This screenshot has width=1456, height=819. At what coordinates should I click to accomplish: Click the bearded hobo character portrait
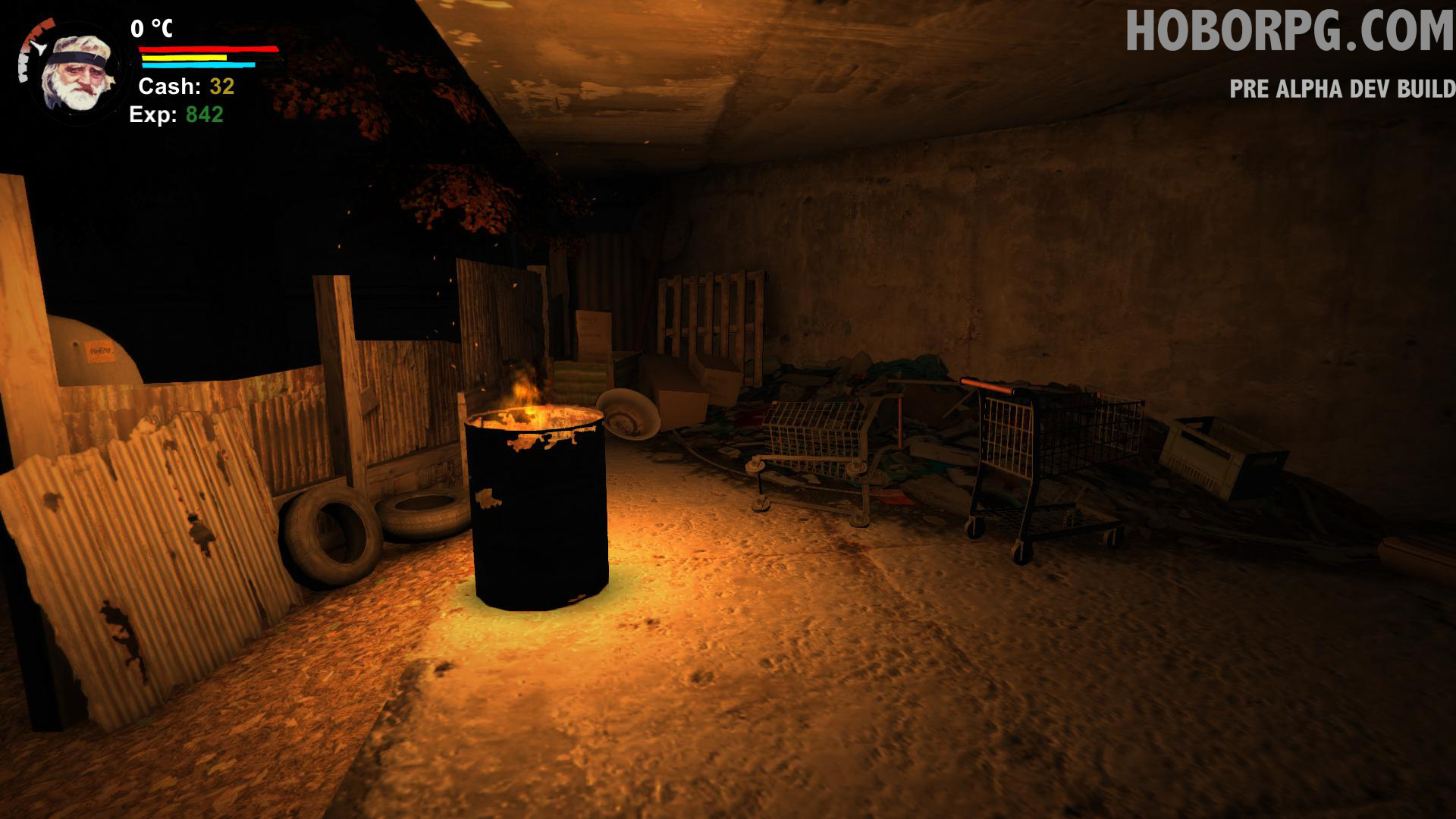pos(77,74)
